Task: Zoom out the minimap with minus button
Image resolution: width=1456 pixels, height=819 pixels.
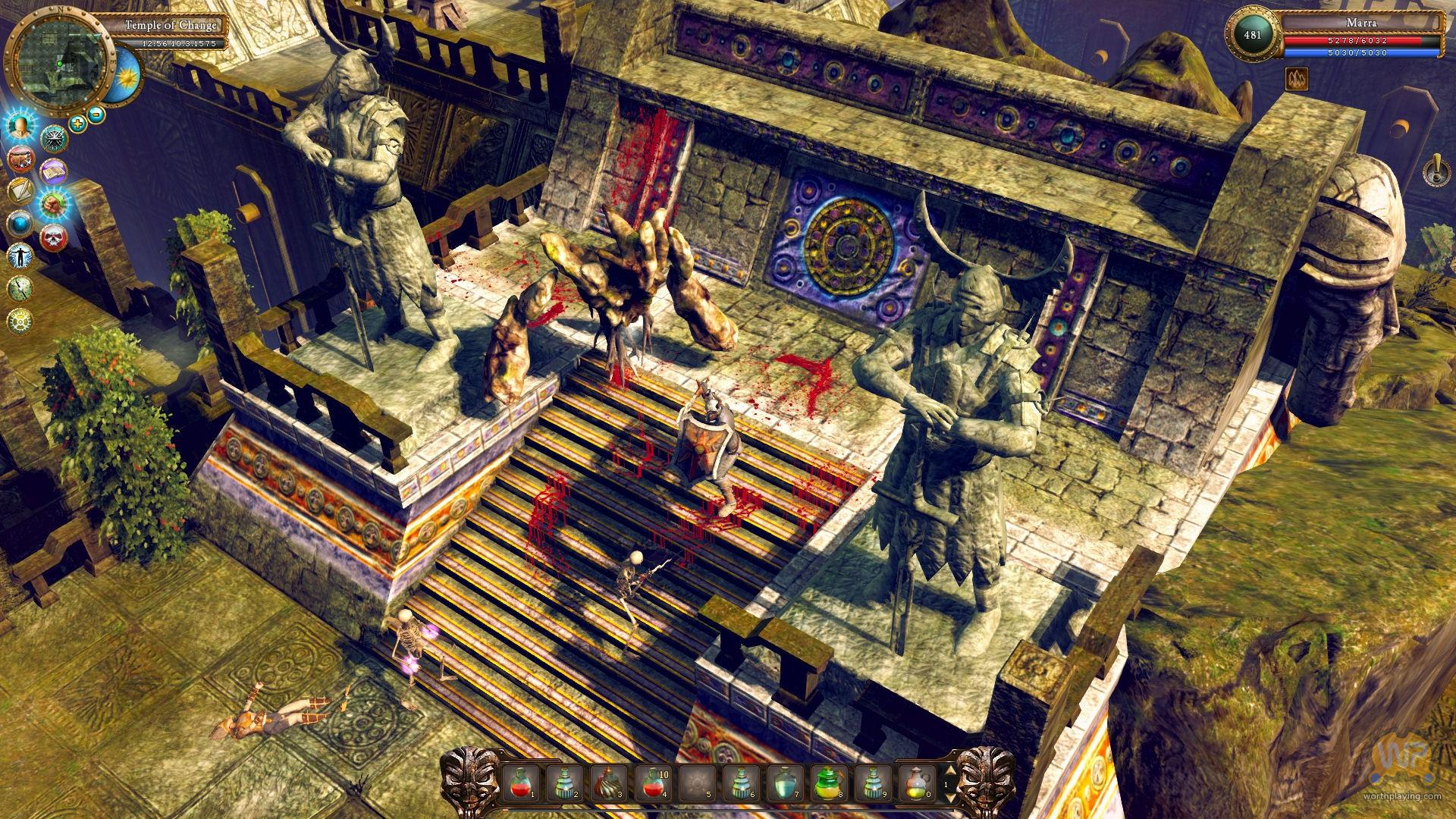Action: (96, 115)
